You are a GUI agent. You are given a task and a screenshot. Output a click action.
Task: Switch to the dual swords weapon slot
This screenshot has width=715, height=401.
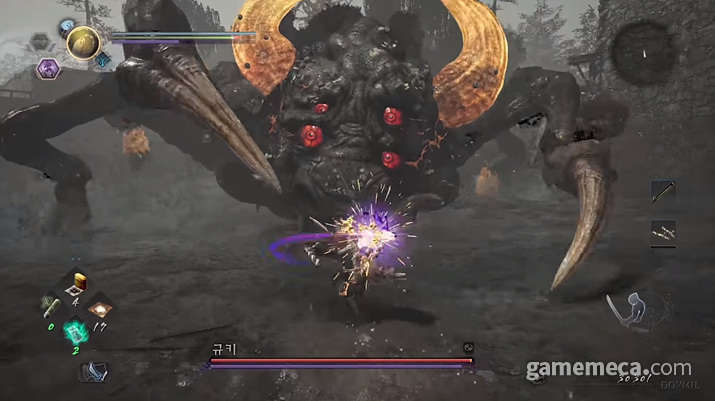(662, 233)
